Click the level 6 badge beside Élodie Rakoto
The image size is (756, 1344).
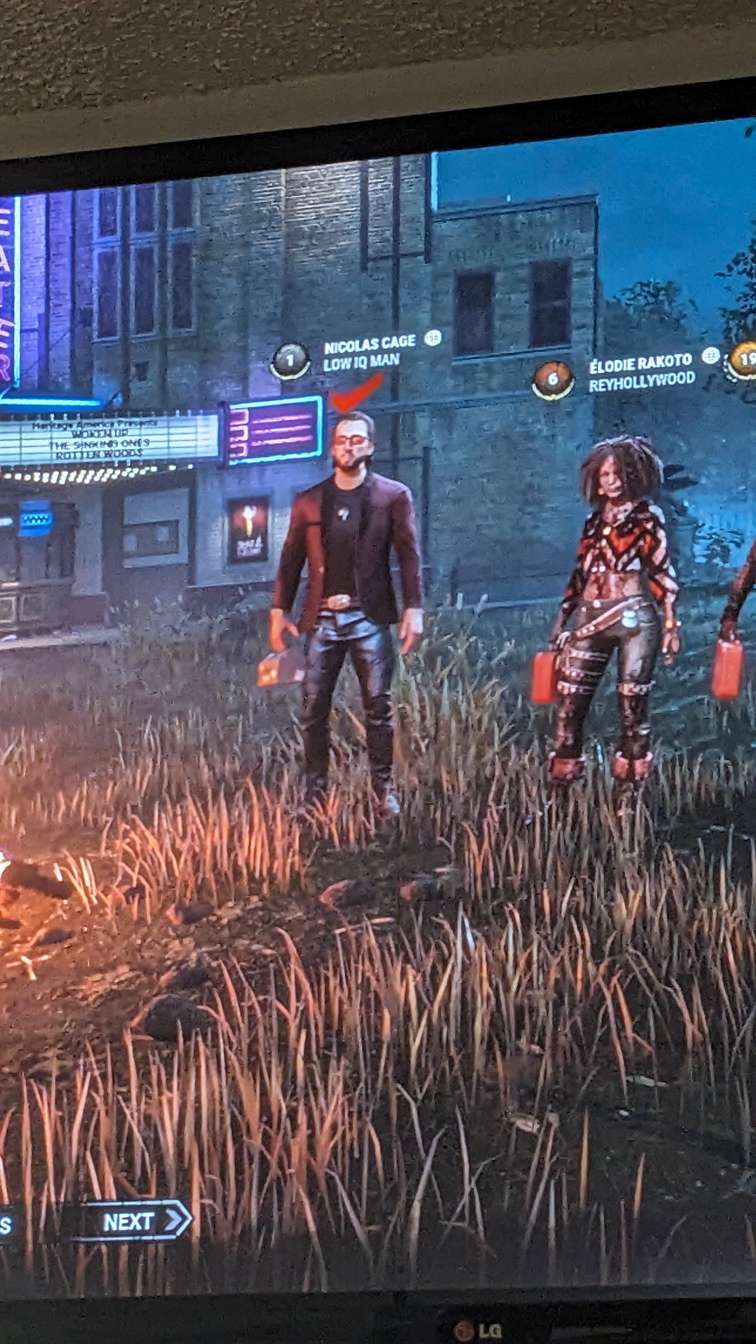(552, 380)
